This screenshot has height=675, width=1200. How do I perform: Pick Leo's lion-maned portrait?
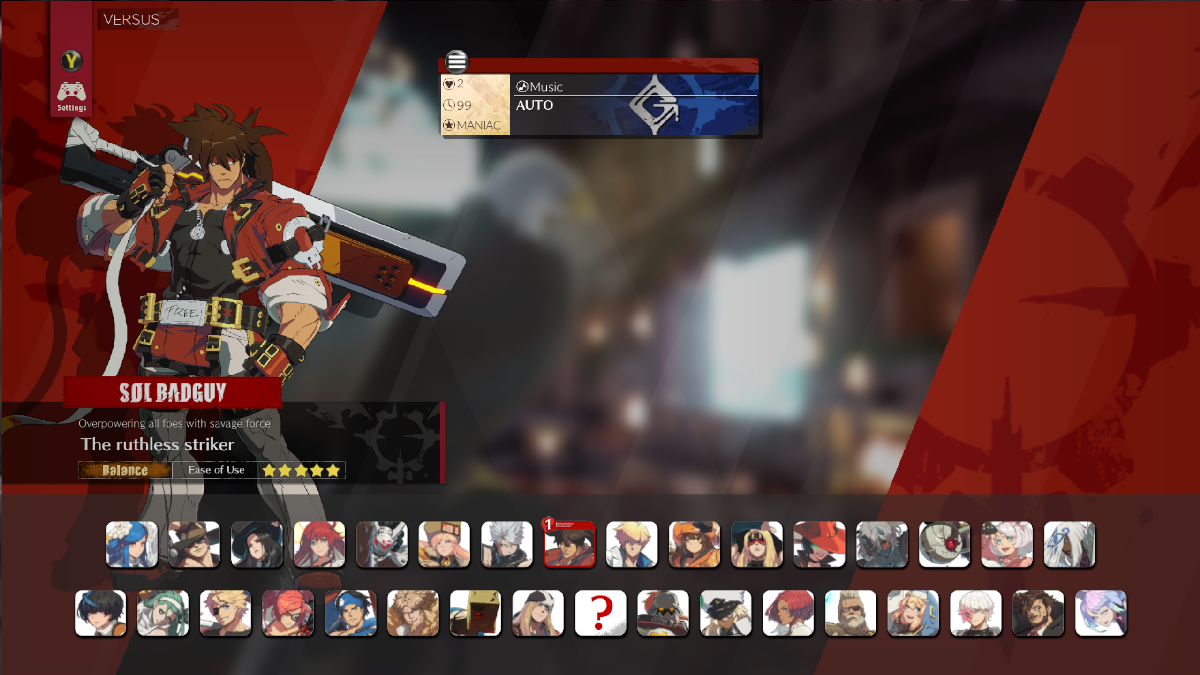413,613
